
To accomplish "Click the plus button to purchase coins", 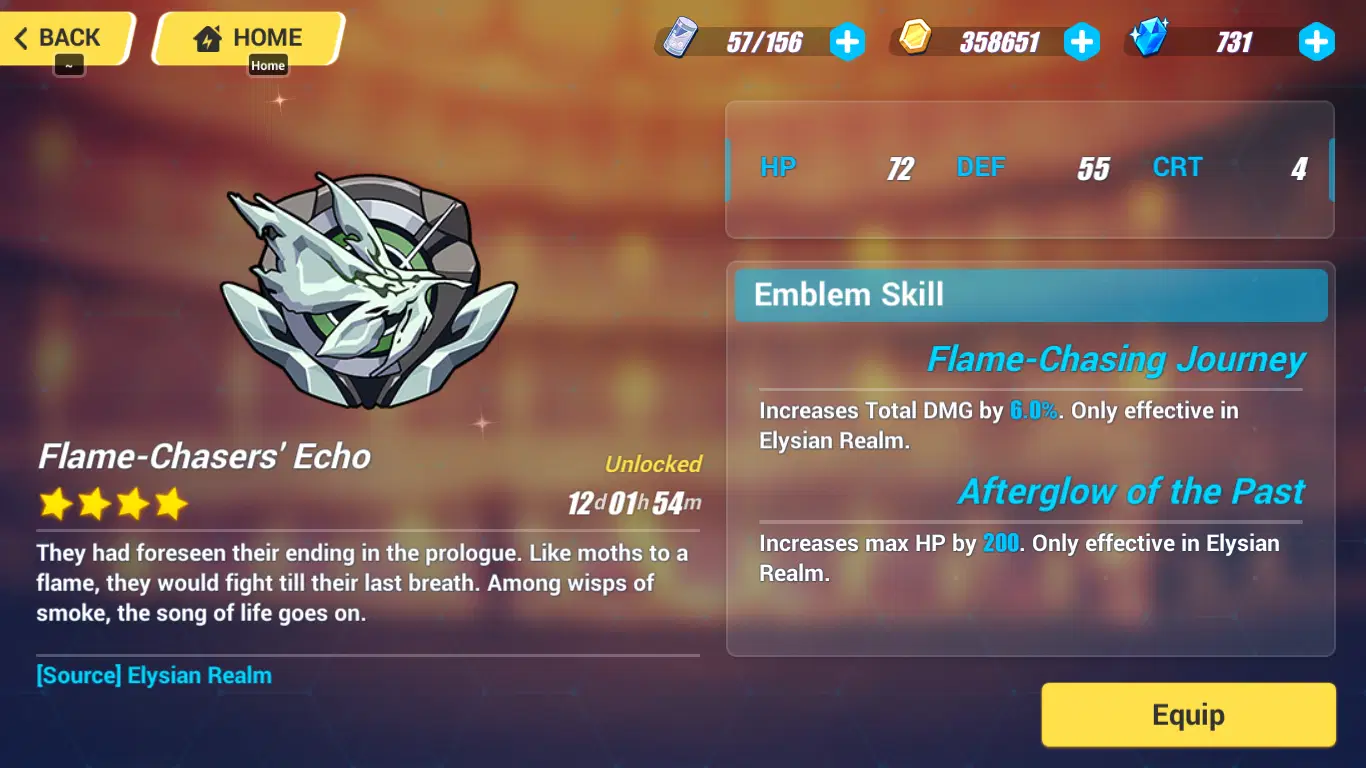I will (x=1082, y=42).
